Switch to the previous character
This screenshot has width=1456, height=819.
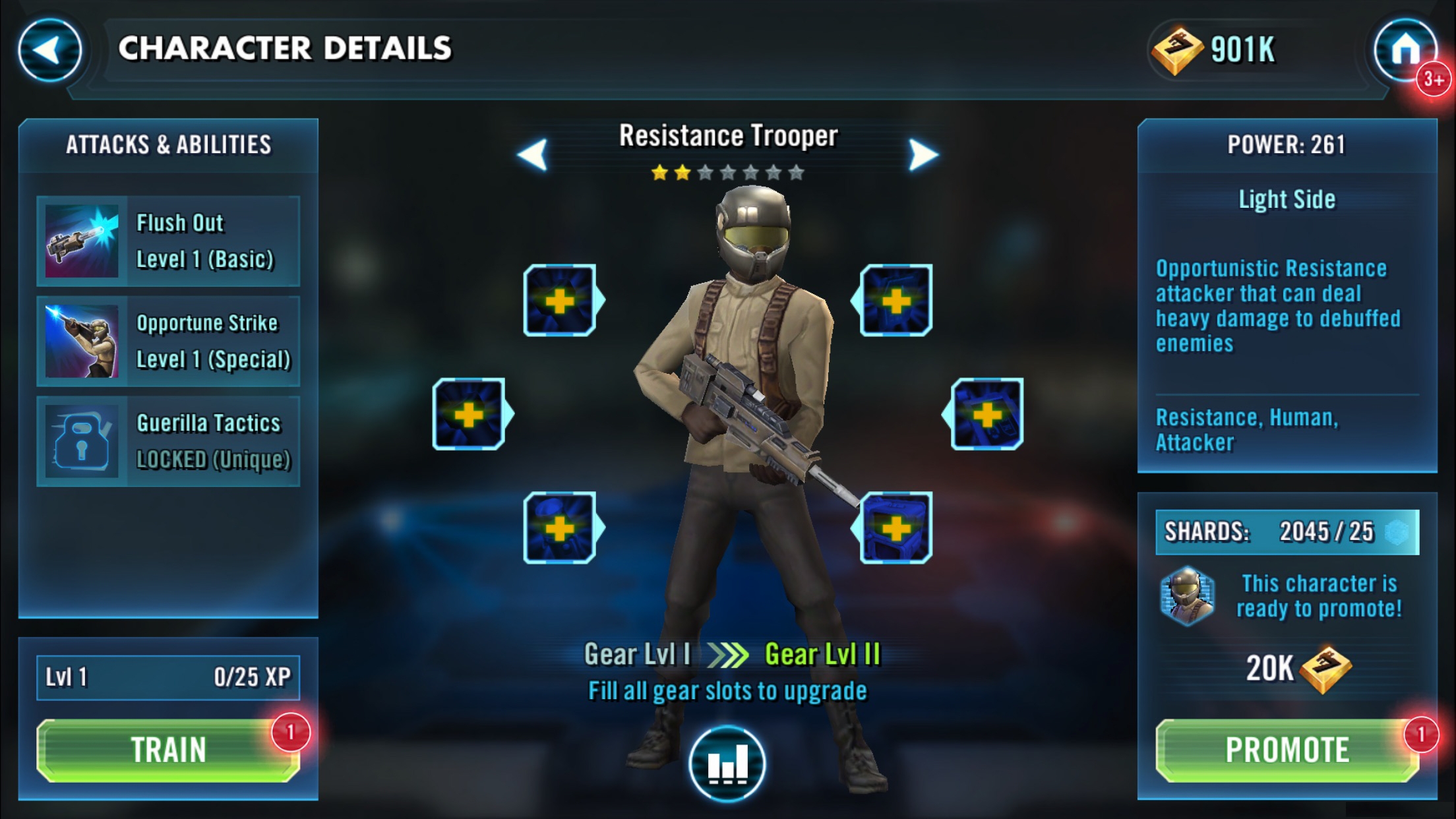(533, 154)
